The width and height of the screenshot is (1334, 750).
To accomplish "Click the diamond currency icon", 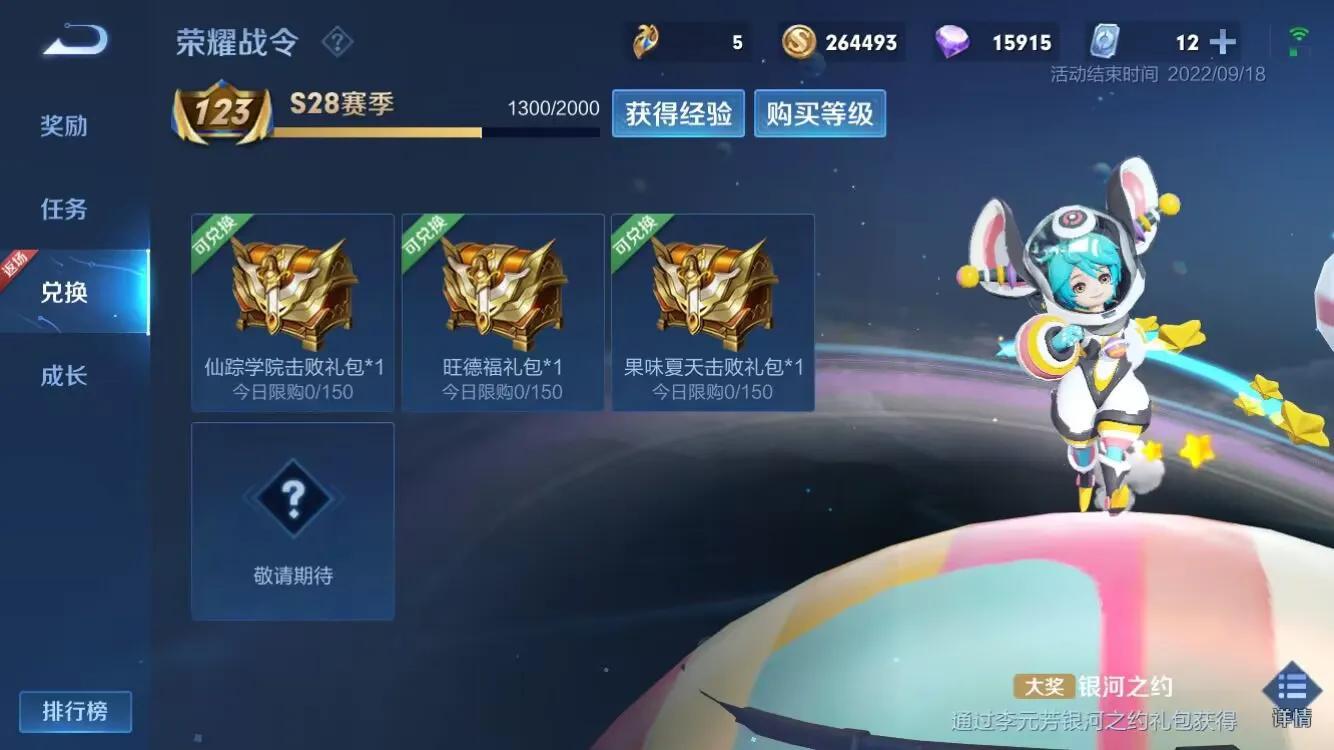I will pos(953,42).
